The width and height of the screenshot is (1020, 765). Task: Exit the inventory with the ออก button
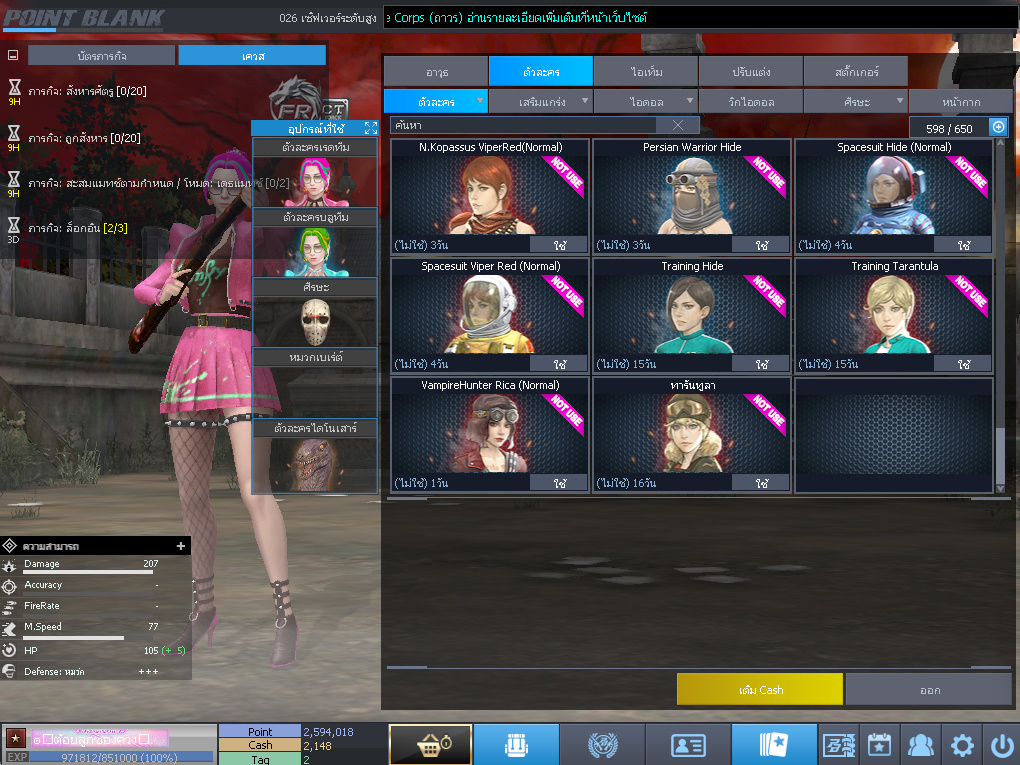tap(929, 690)
